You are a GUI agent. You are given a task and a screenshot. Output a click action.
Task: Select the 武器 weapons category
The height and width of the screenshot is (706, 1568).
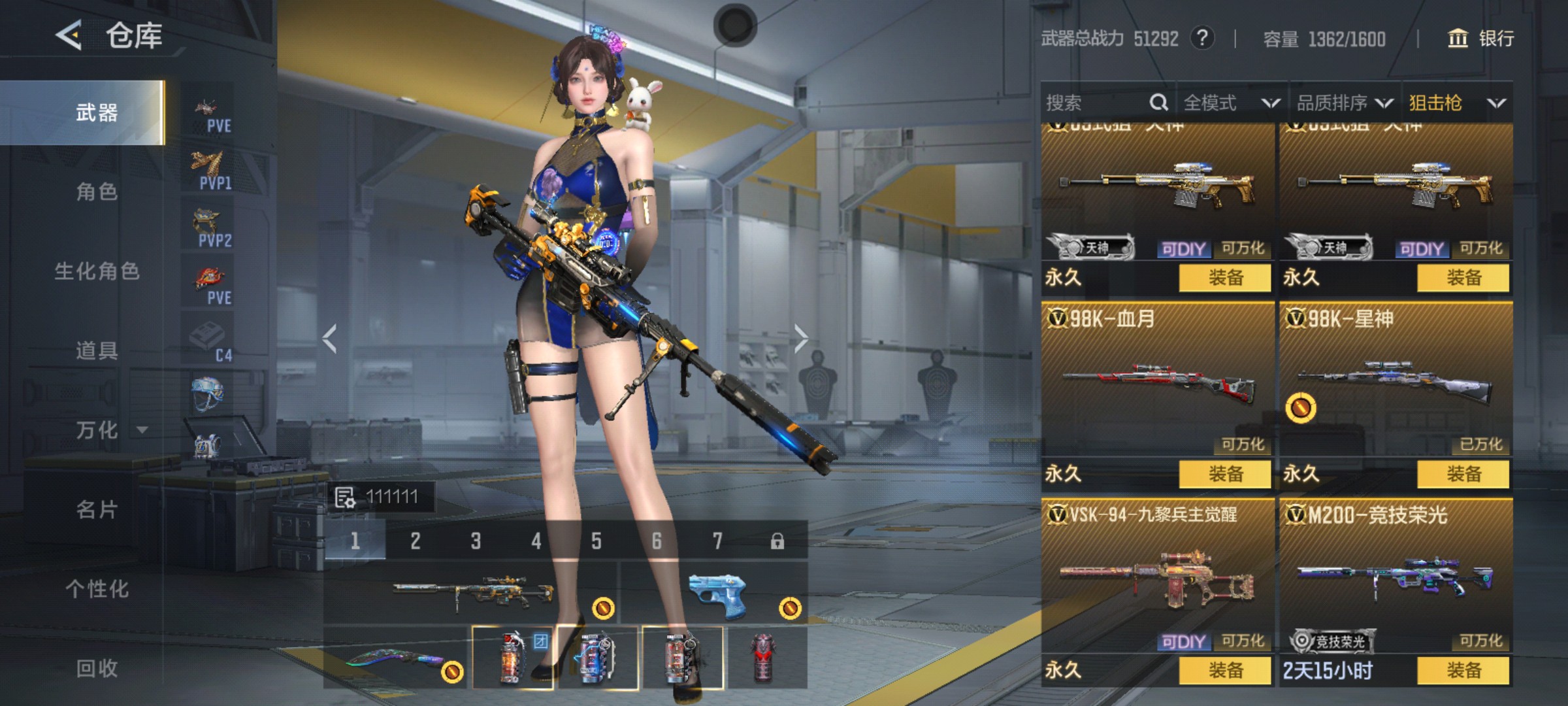tap(96, 112)
